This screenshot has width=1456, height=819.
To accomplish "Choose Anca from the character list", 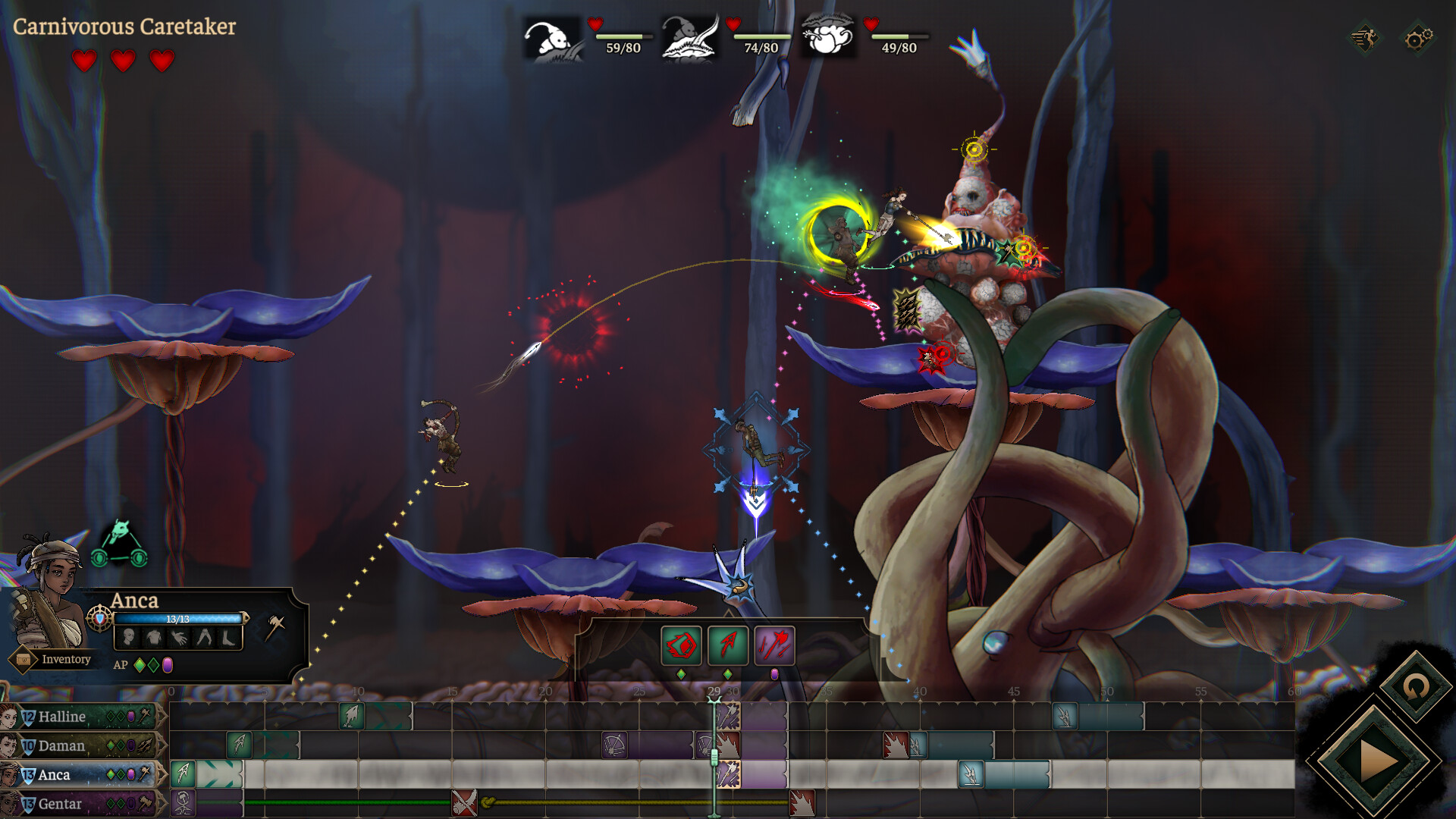I will click(x=55, y=775).
